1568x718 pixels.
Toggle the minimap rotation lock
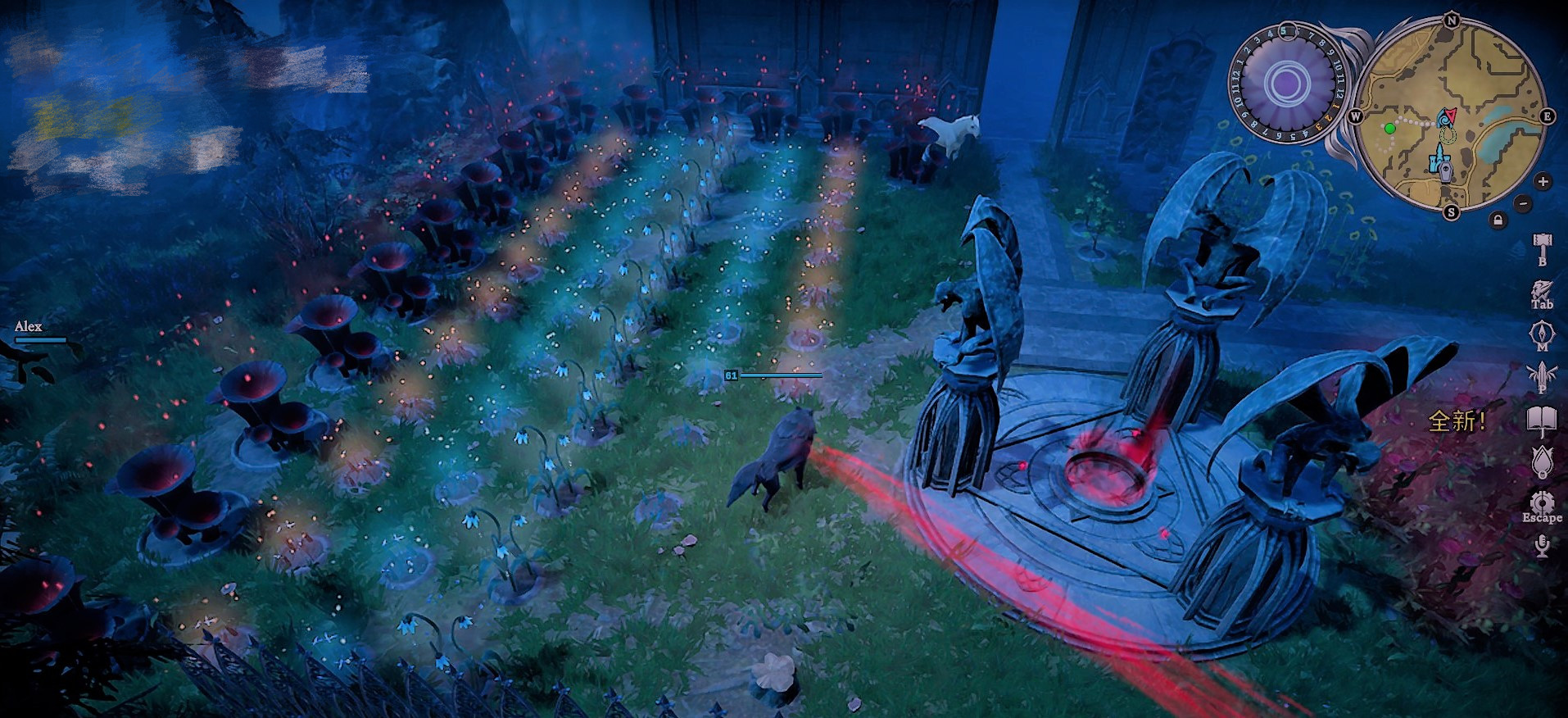click(x=1498, y=220)
